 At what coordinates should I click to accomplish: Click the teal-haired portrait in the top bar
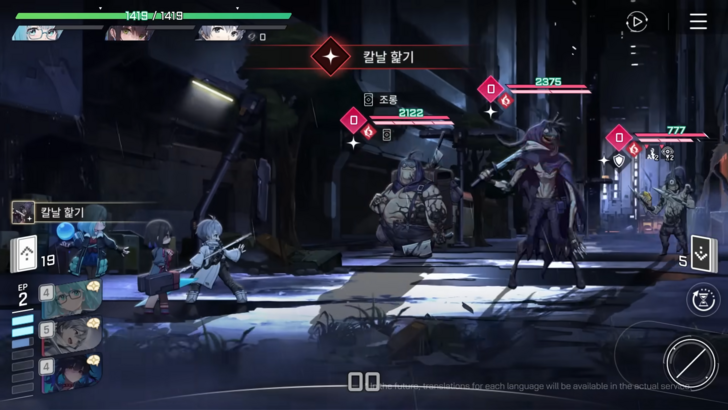pyautogui.click(x=36, y=33)
